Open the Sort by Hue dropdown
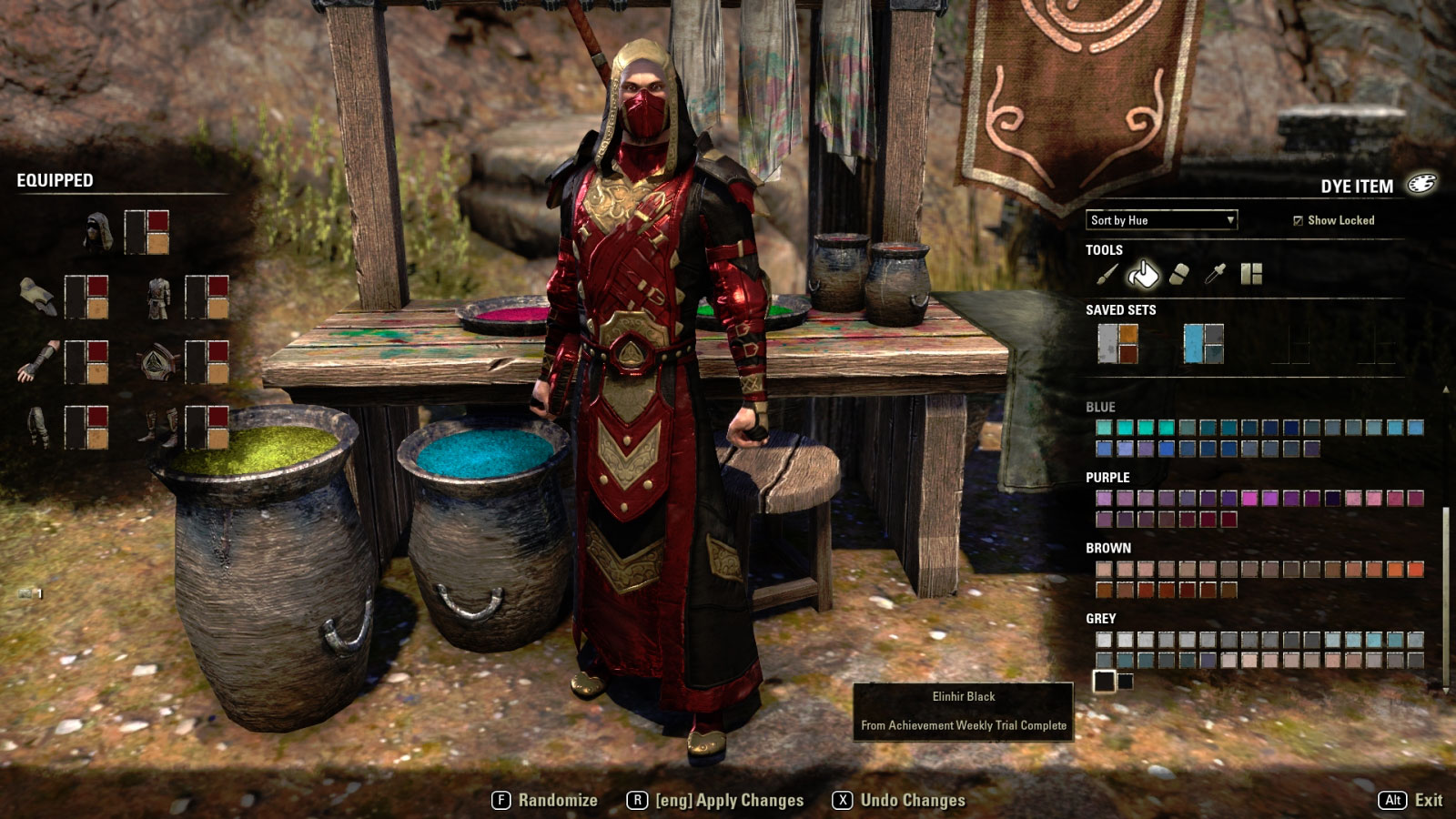 [x=1161, y=220]
